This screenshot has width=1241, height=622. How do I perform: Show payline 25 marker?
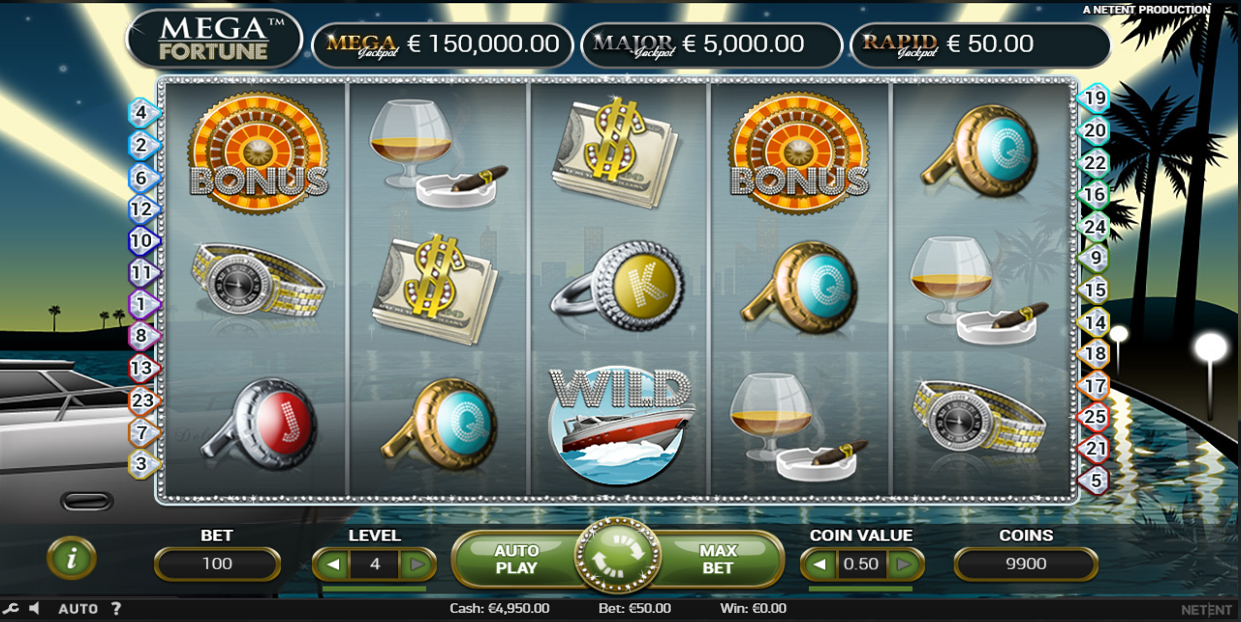[x=1096, y=417]
